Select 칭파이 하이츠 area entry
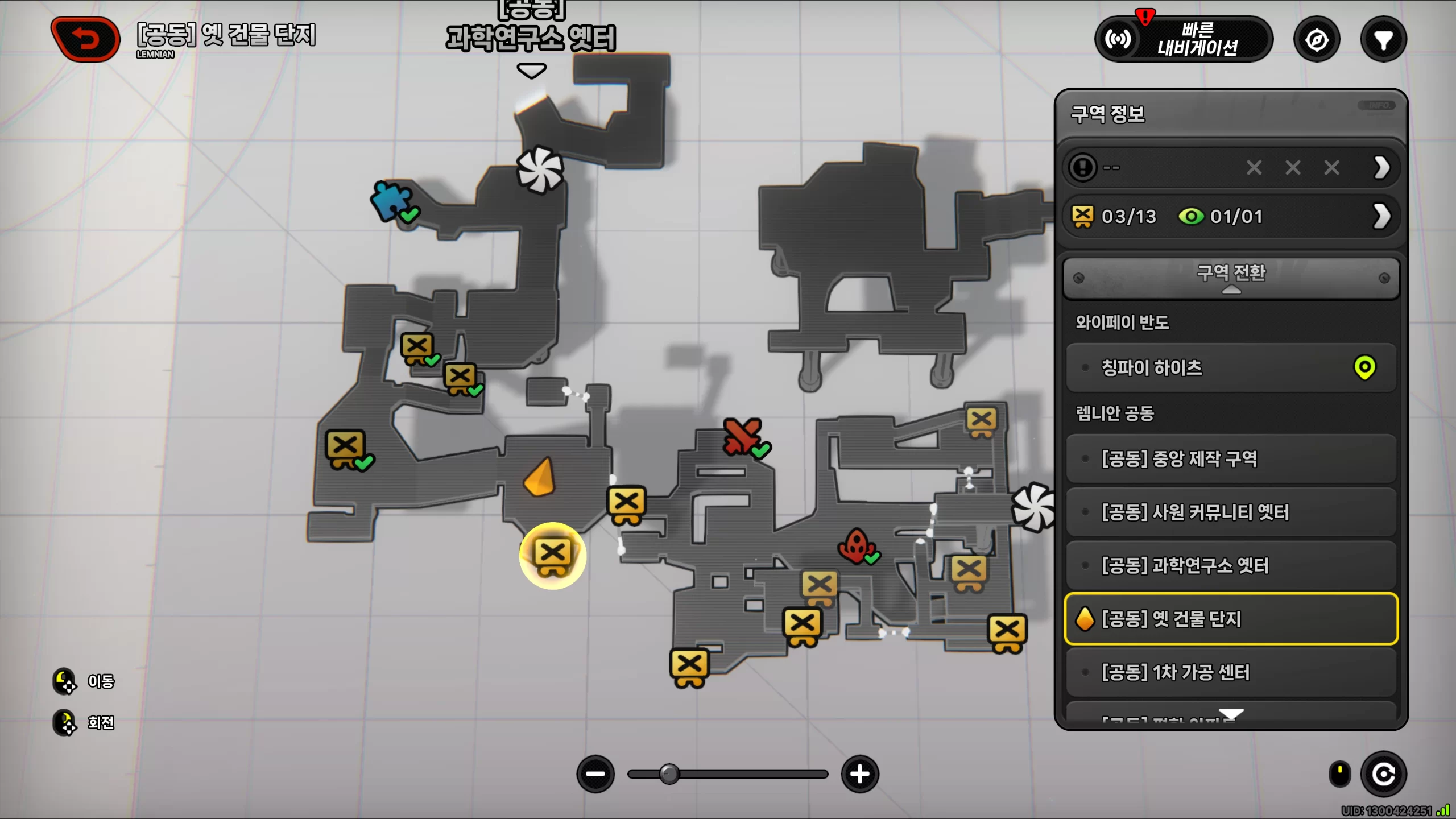Viewport: 1456px width, 819px height. click(1231, 367)
